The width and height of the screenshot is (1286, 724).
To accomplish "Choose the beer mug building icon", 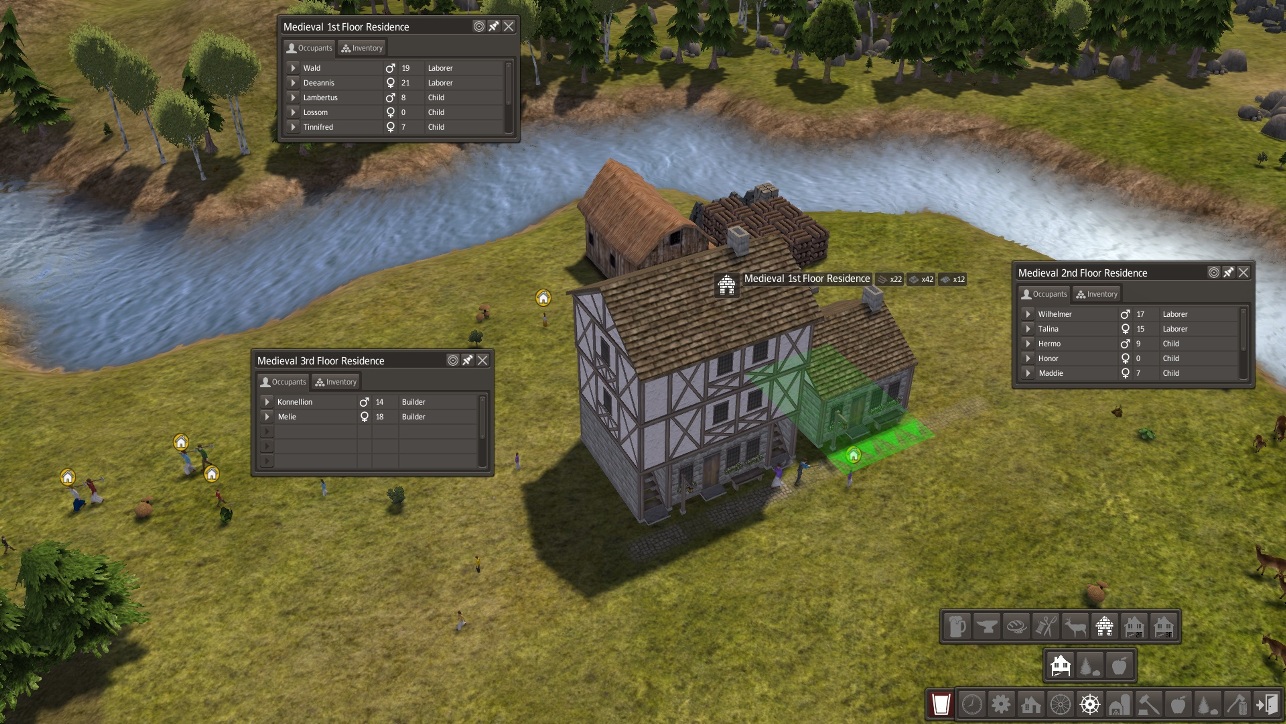I will tap(957, 627).
